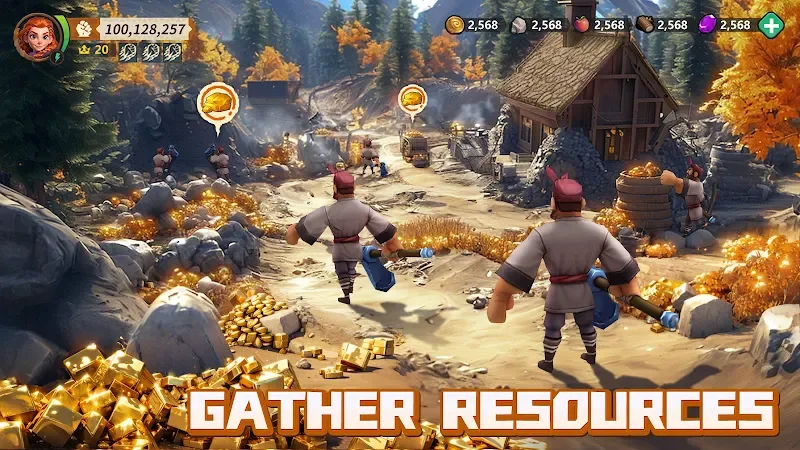Select the stone resource icon
Image resolution: width=800 pixels, height=450 pixels.
click(x=519, y=25)
